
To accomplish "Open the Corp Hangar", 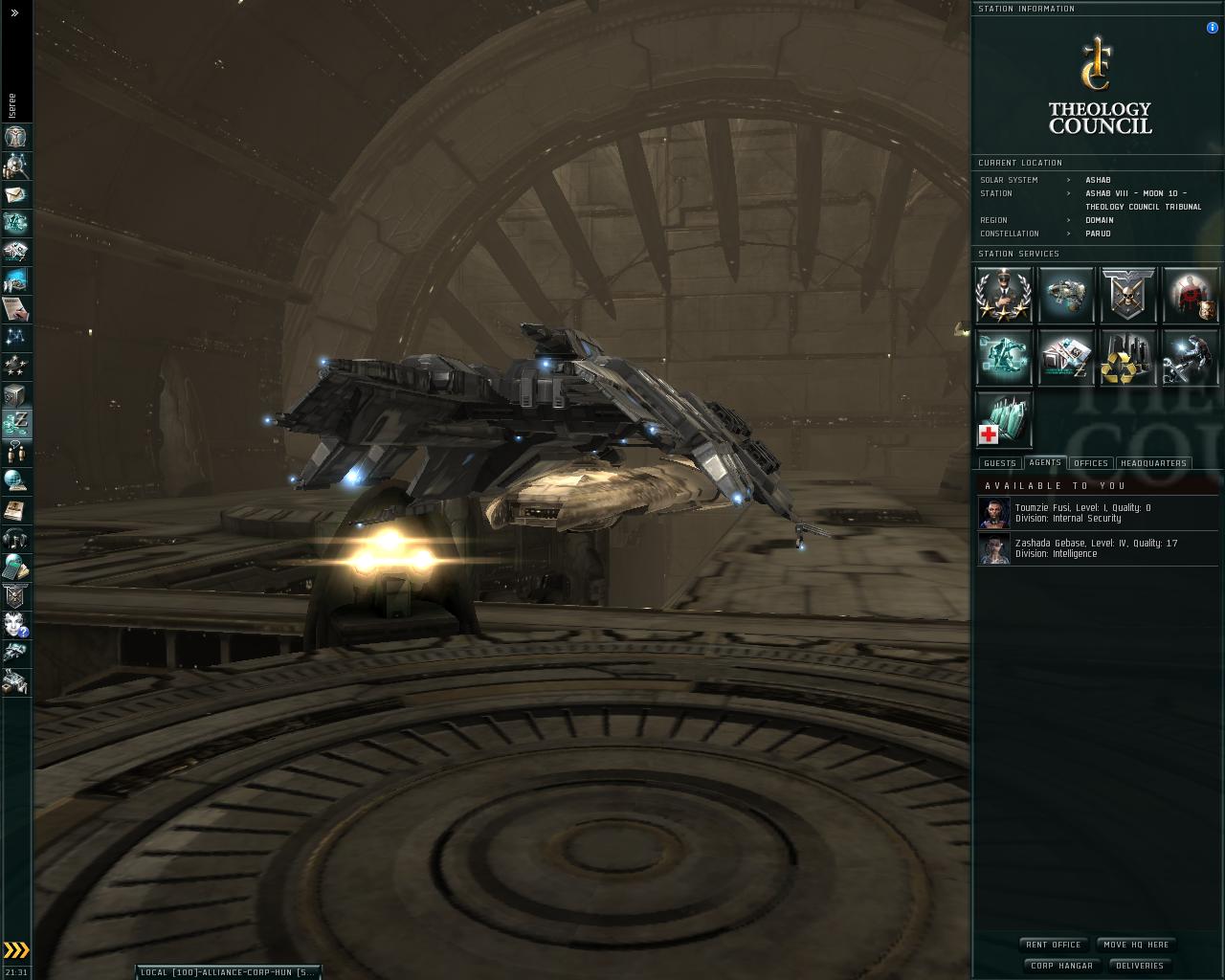I will [x=1061, y=966].
